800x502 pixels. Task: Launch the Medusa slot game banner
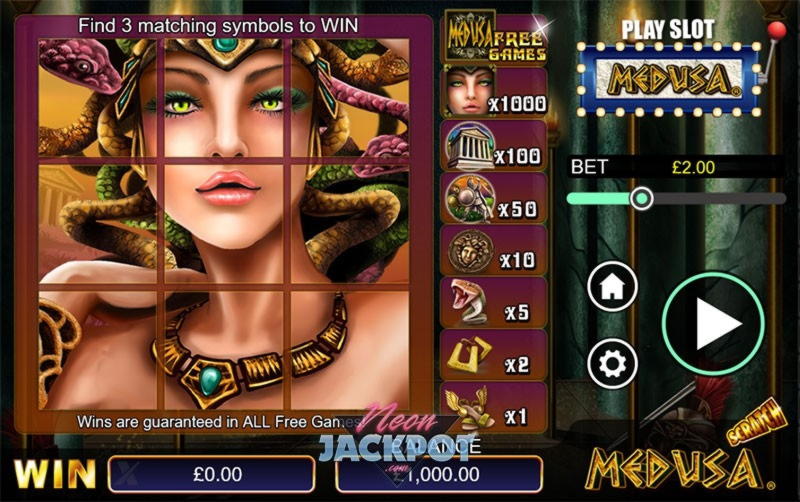click(663, 78)
